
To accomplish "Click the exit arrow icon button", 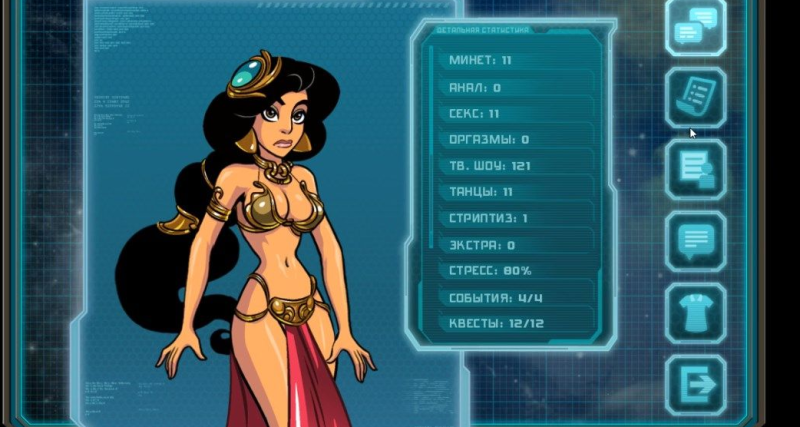I will point(696,384).
